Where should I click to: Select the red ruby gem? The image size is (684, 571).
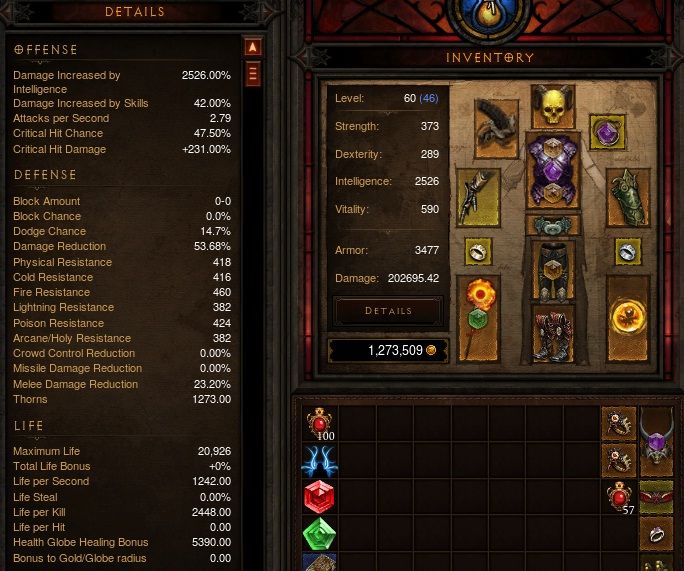pos(319,496)
